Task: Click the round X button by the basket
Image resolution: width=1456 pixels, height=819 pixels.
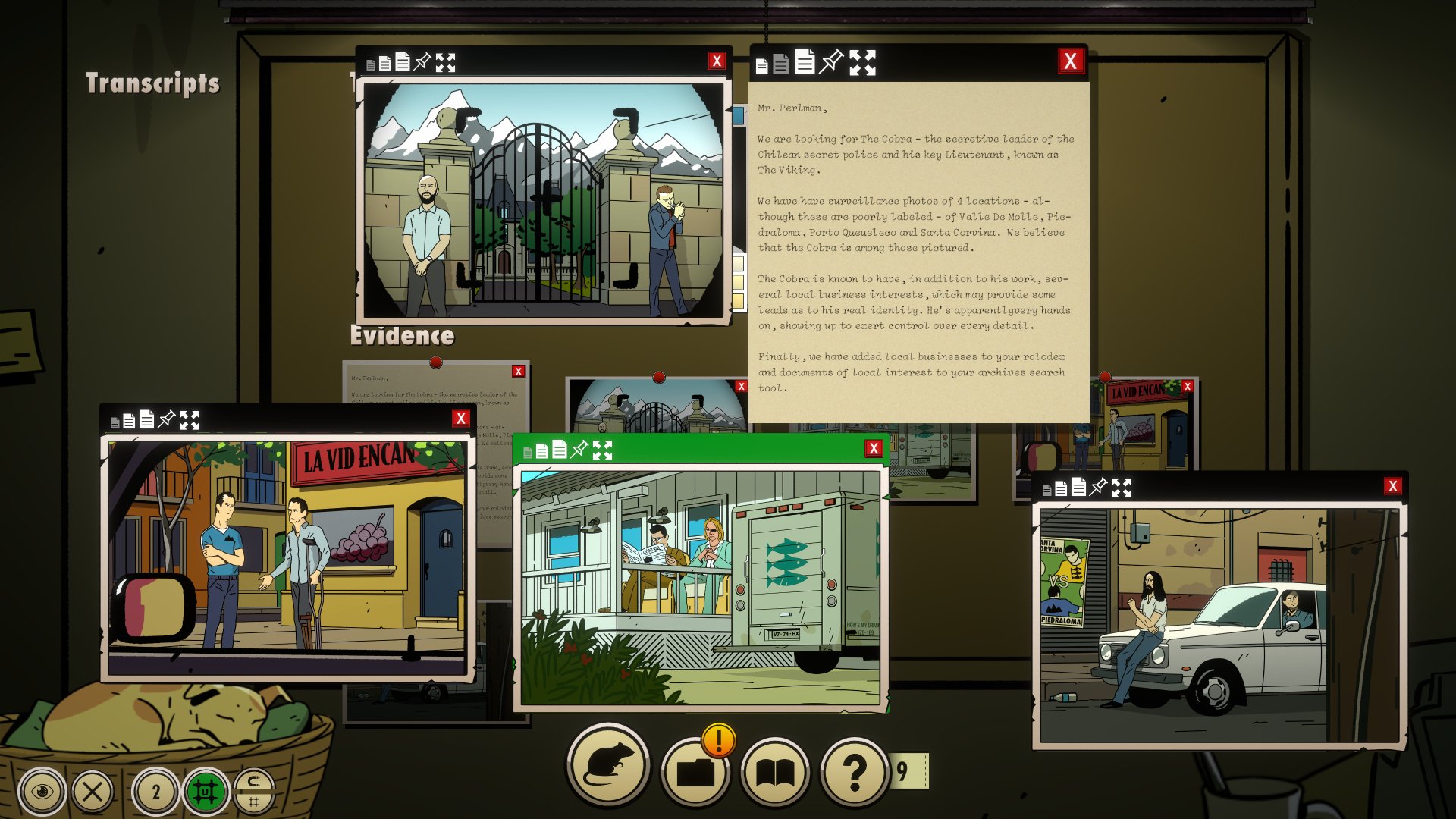Action: tap(93, 792)
